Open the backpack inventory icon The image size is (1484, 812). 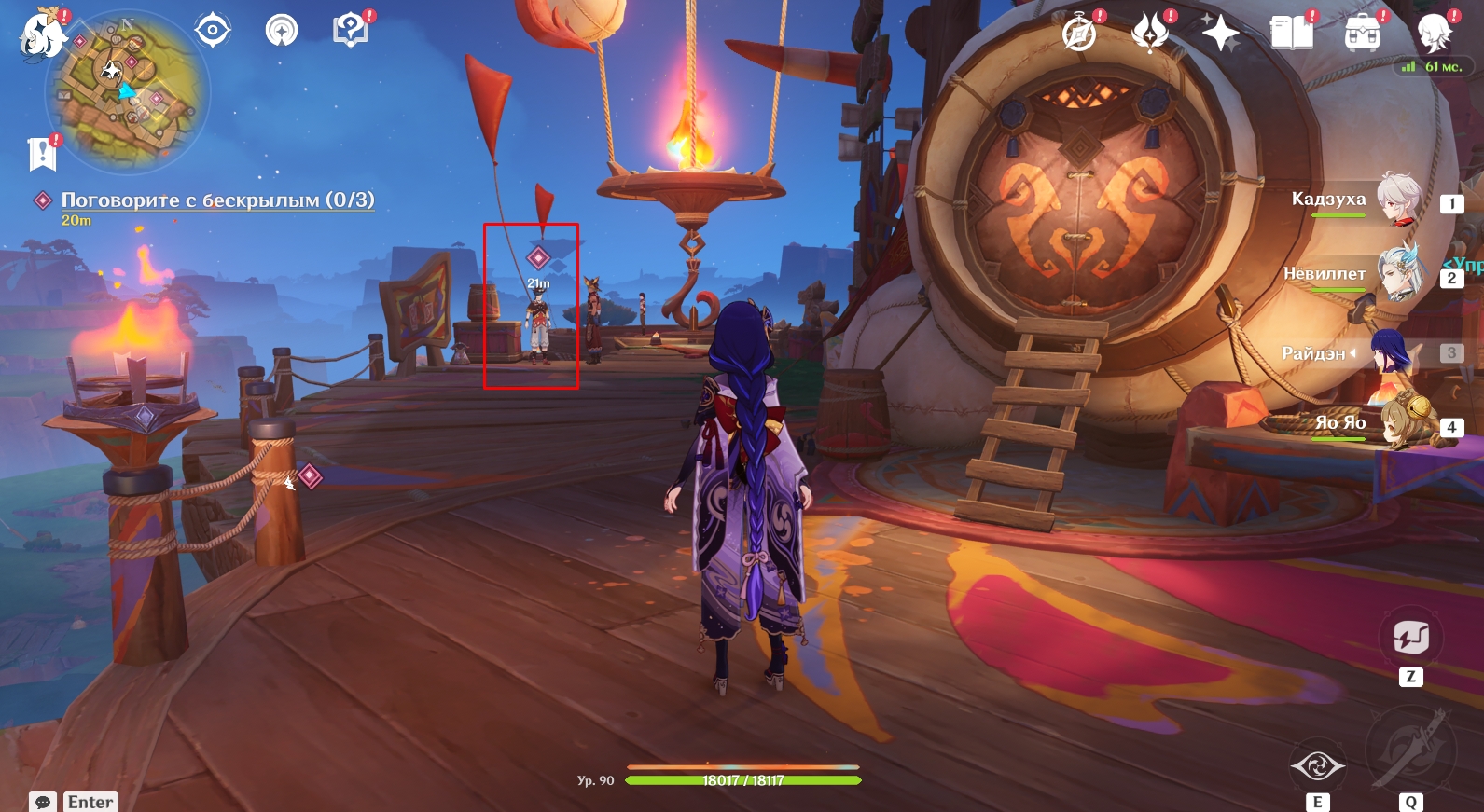[x=1362, y=34]
